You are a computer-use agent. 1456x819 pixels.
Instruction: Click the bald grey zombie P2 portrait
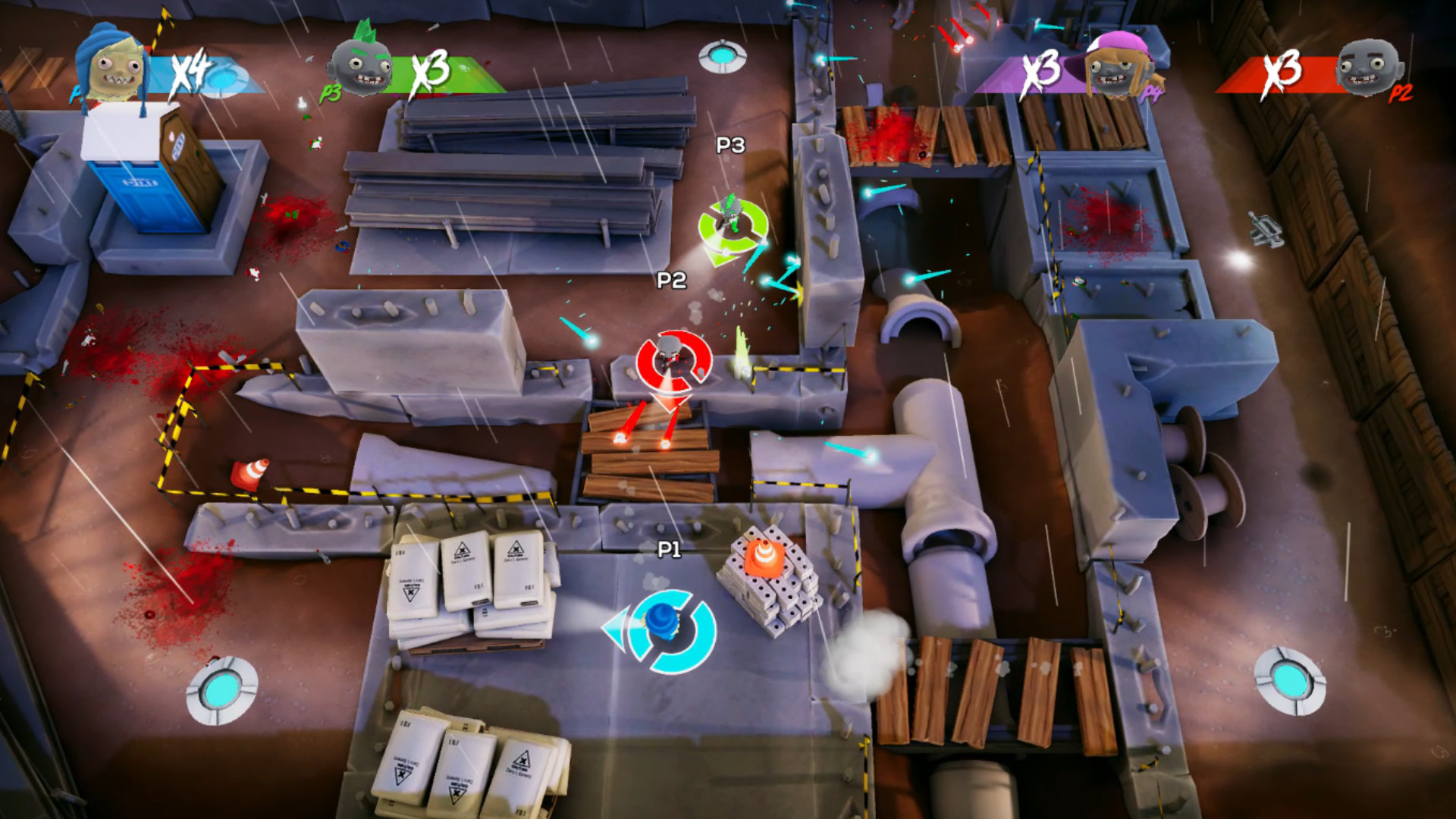(1367, 68)
